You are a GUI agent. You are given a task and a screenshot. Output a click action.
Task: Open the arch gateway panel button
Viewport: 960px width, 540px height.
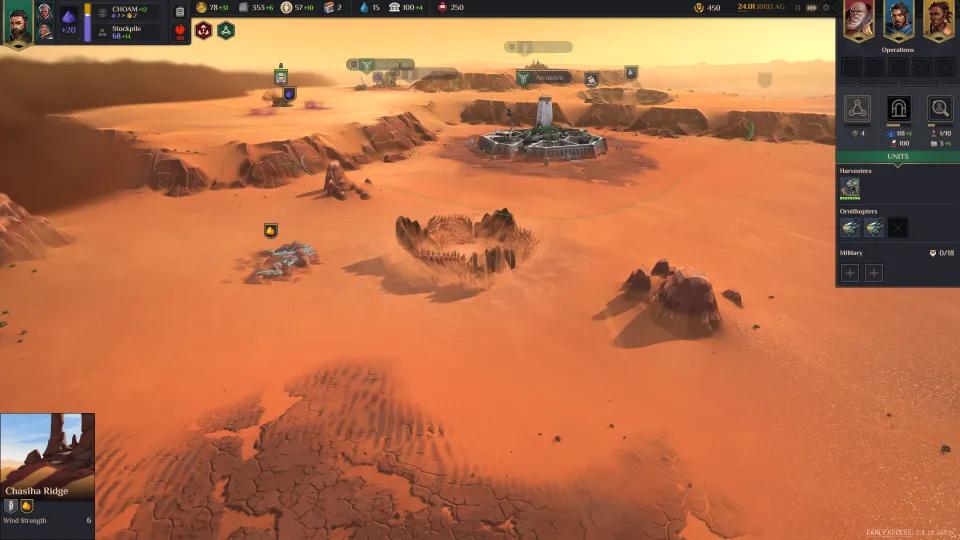tap(898, 108)
